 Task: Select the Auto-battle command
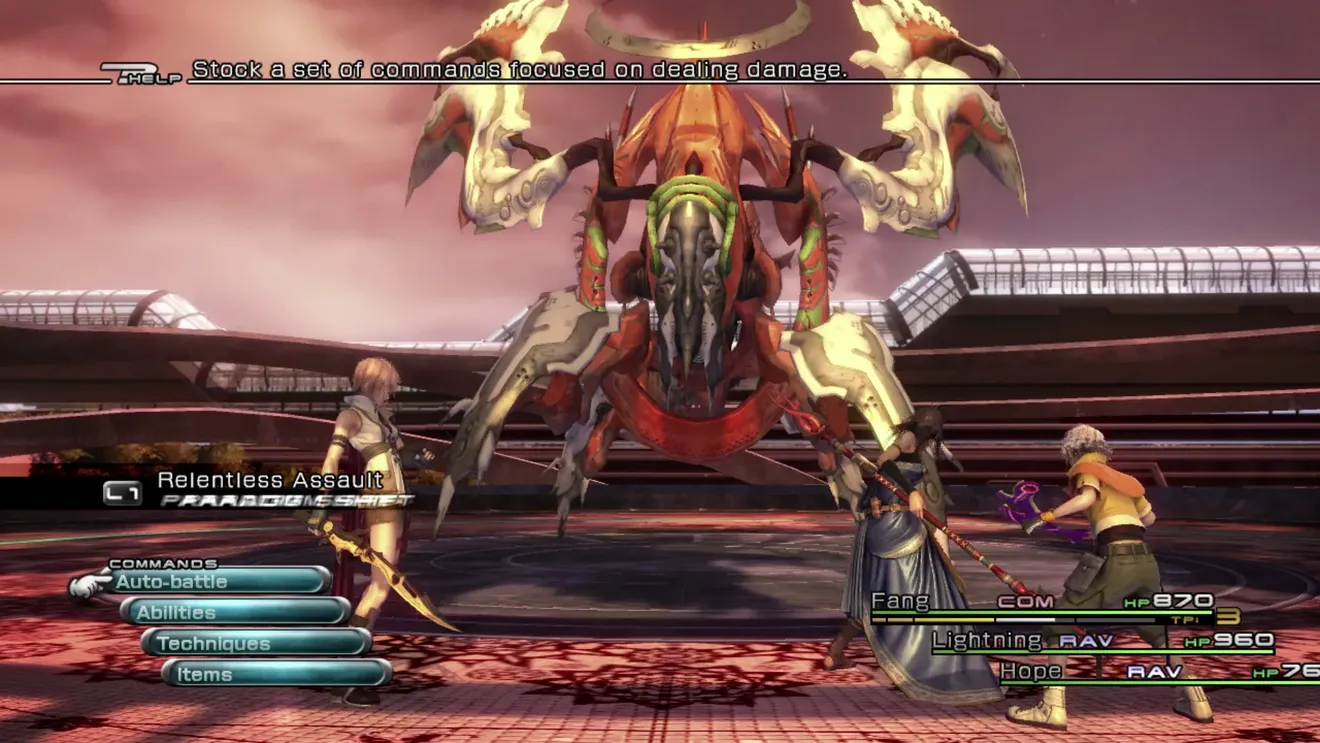click(220, 581)
